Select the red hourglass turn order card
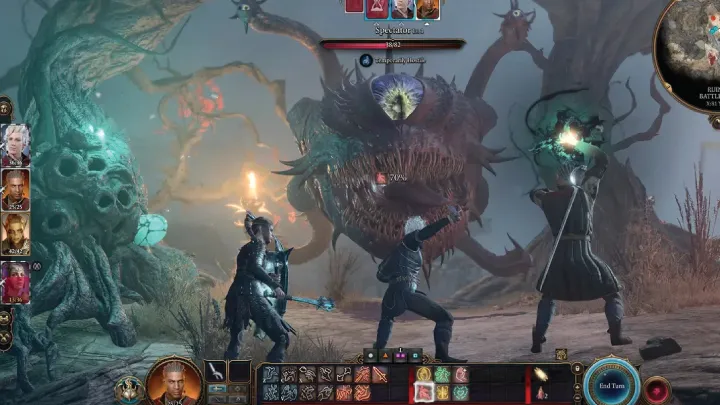Screen dimensions: 720x405 (x=379, y=7)
